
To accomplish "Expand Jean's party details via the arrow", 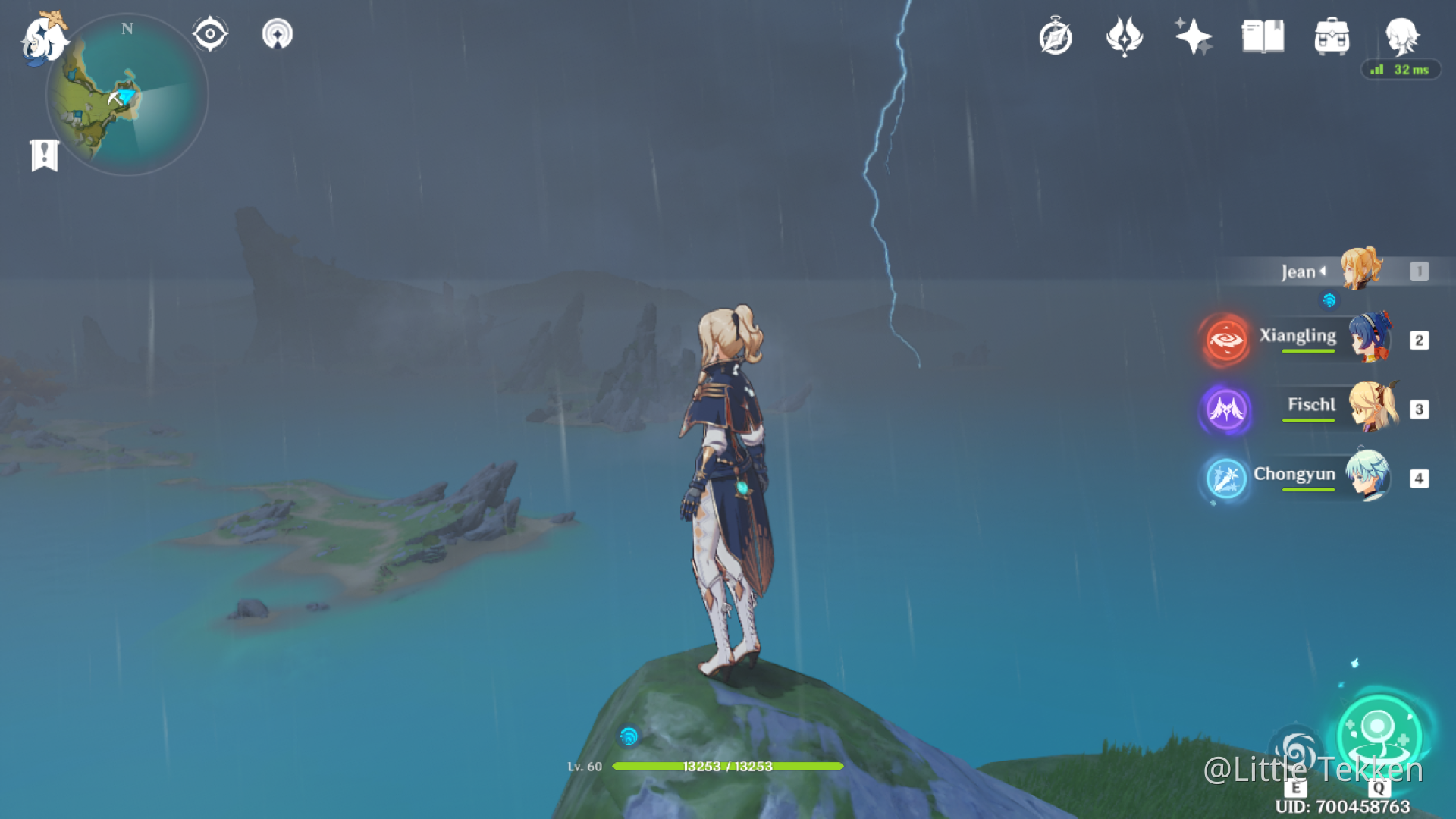I will pos(1323,271).
